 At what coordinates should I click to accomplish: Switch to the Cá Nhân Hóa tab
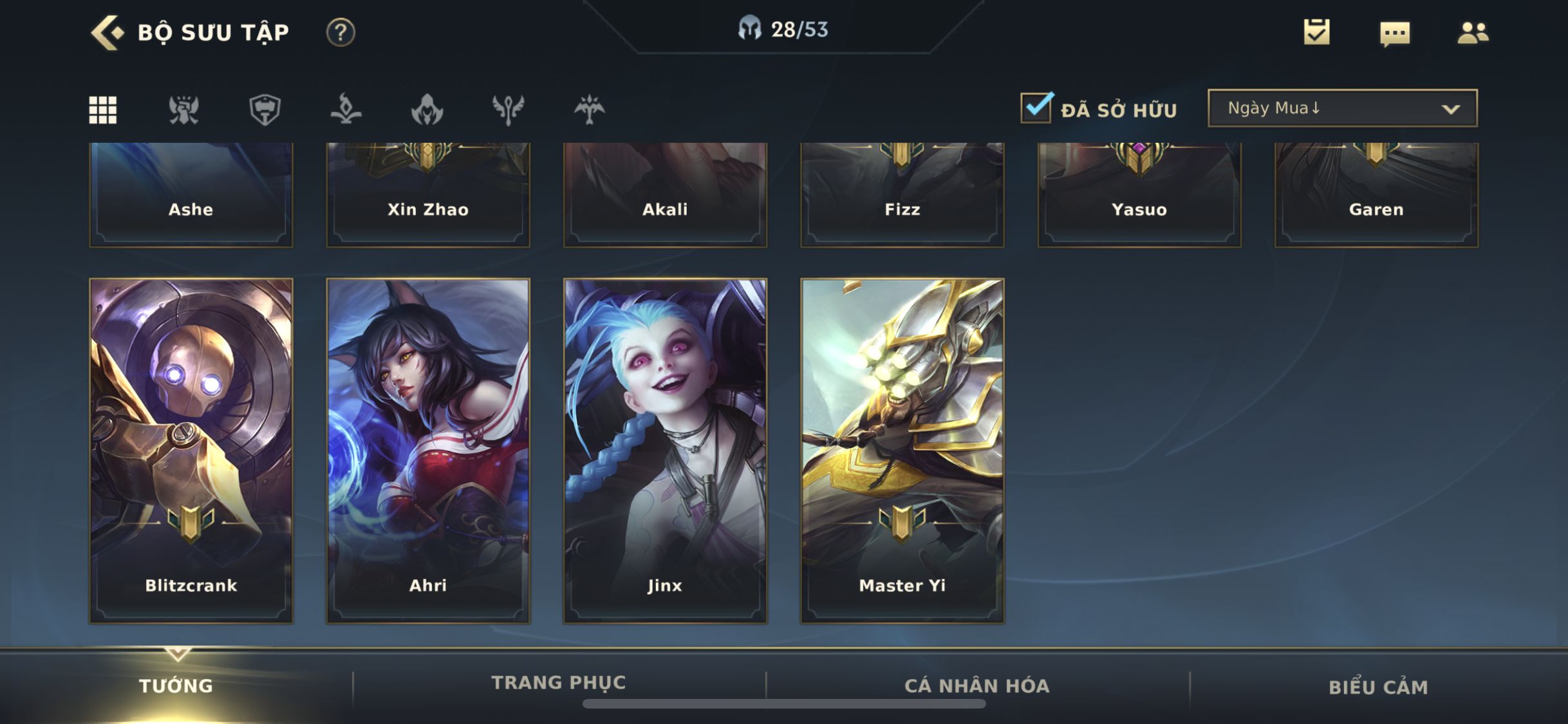[x=977, y=686]
